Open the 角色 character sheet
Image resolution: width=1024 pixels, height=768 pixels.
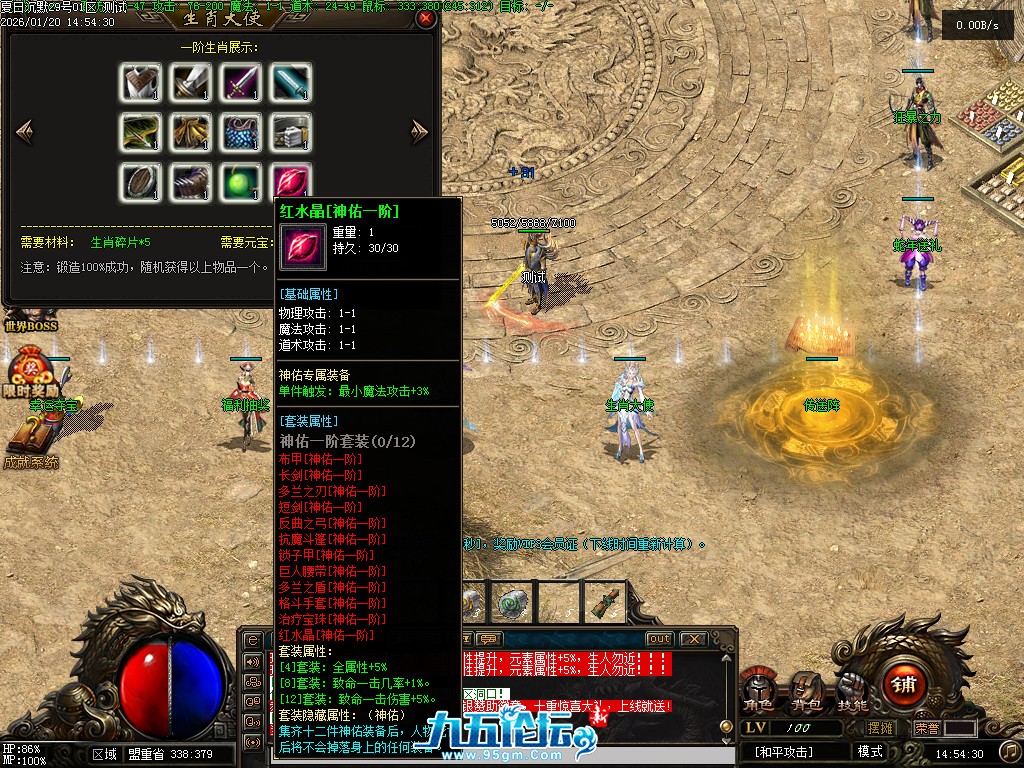click(x=757, y=691)
